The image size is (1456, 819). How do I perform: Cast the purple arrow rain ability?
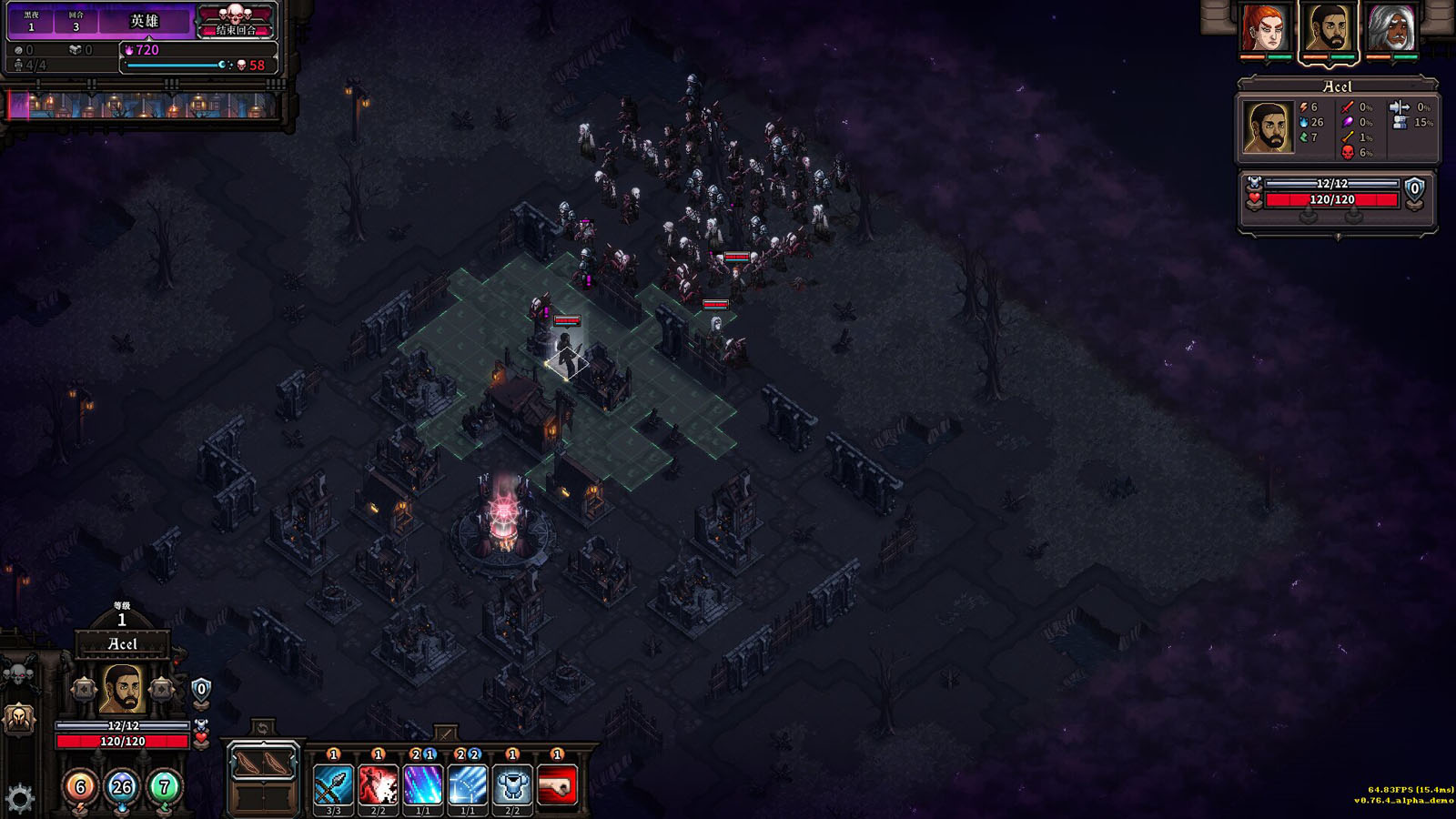click(x=423, y=785)
